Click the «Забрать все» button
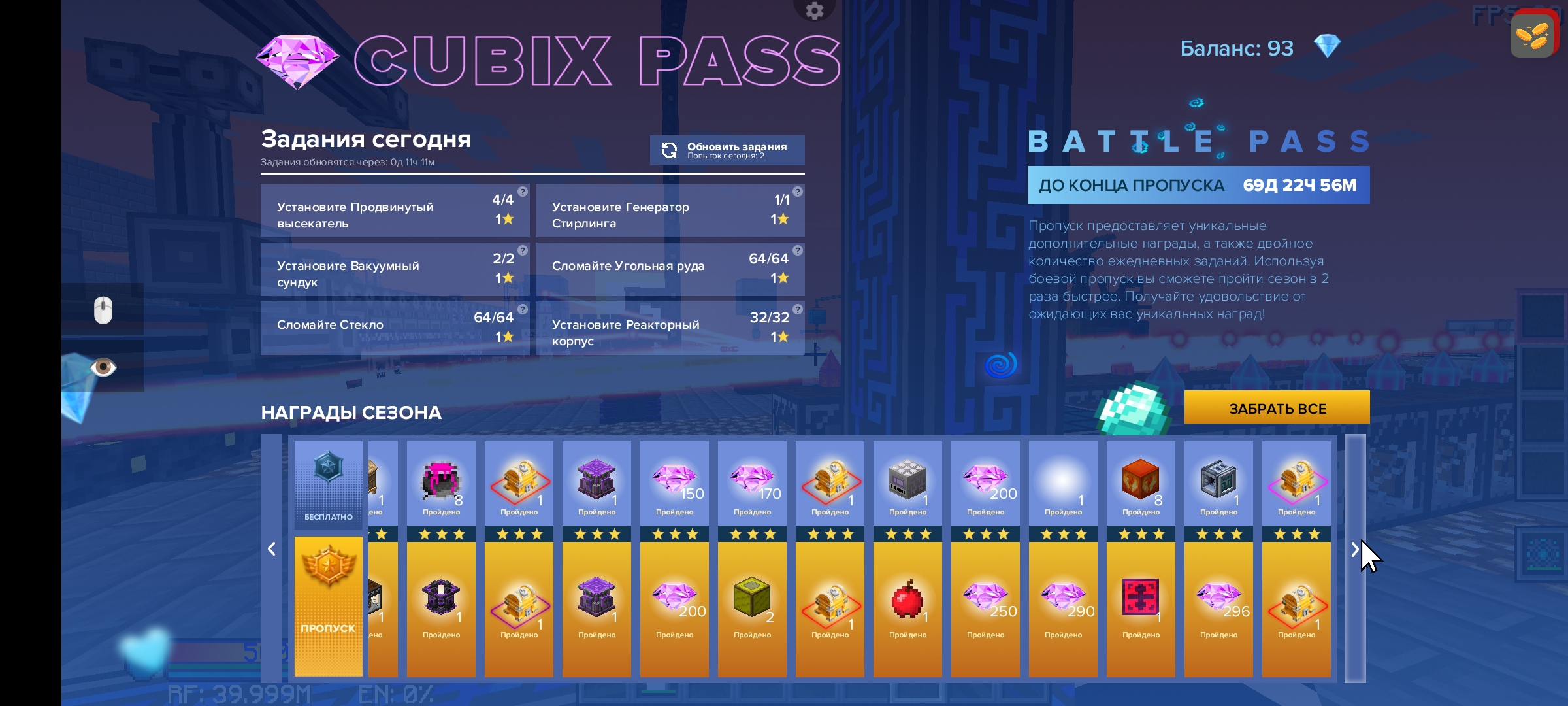Screen dimensions: 1568x706 tap(1277, 409)
